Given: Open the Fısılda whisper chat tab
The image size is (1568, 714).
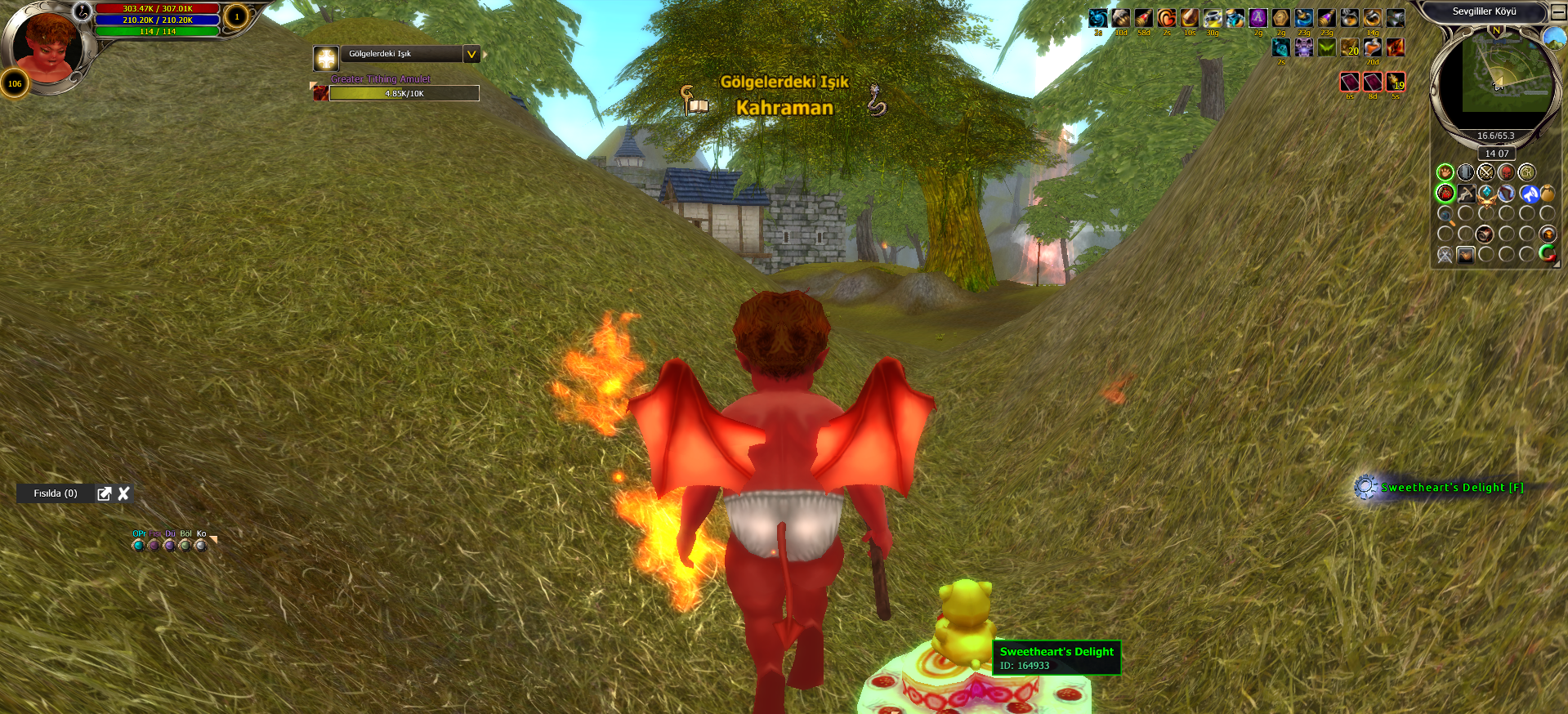Looking at the screenshot, I should (56, 493).
